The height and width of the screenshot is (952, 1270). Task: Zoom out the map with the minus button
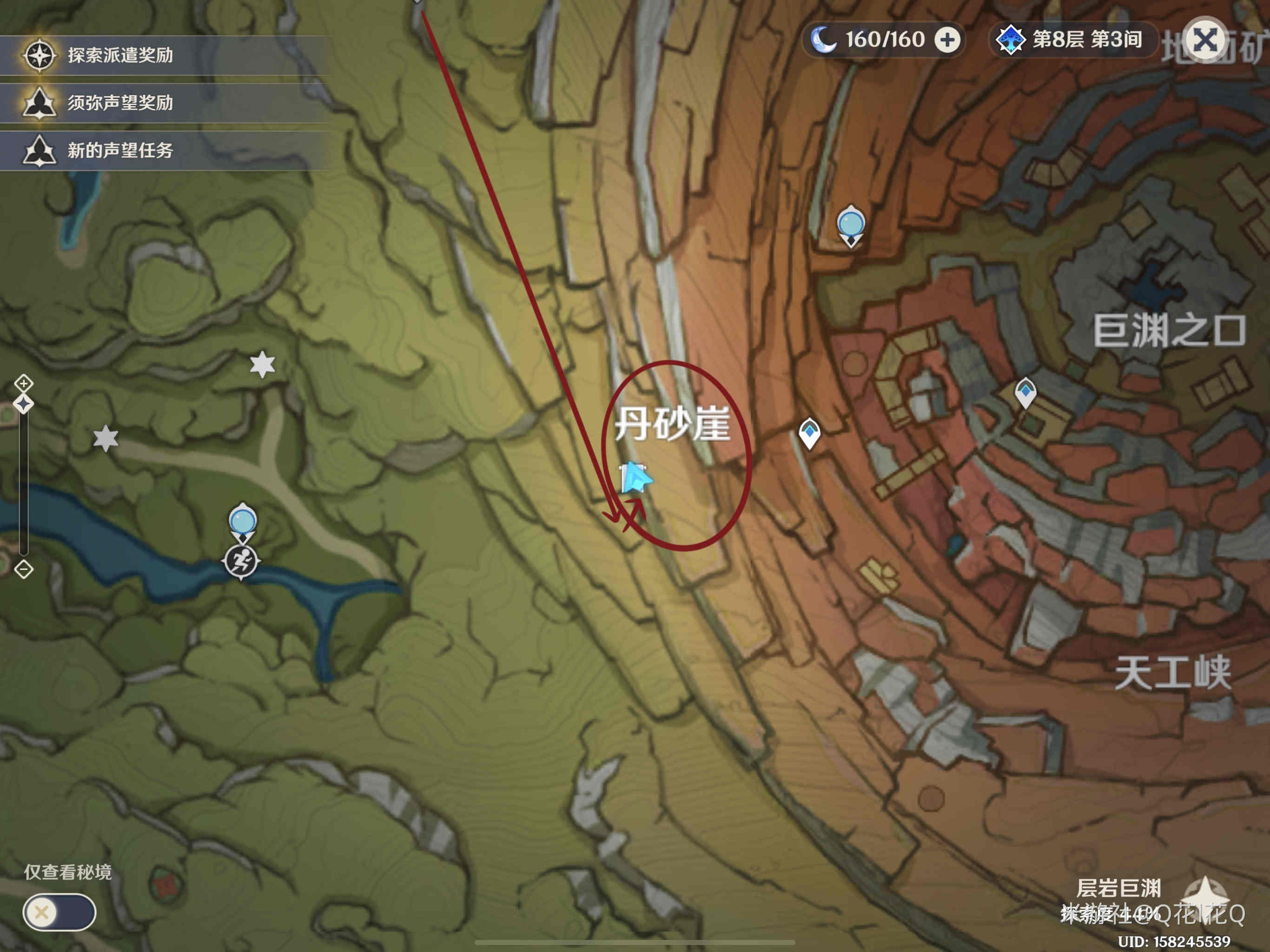(24, 569)
